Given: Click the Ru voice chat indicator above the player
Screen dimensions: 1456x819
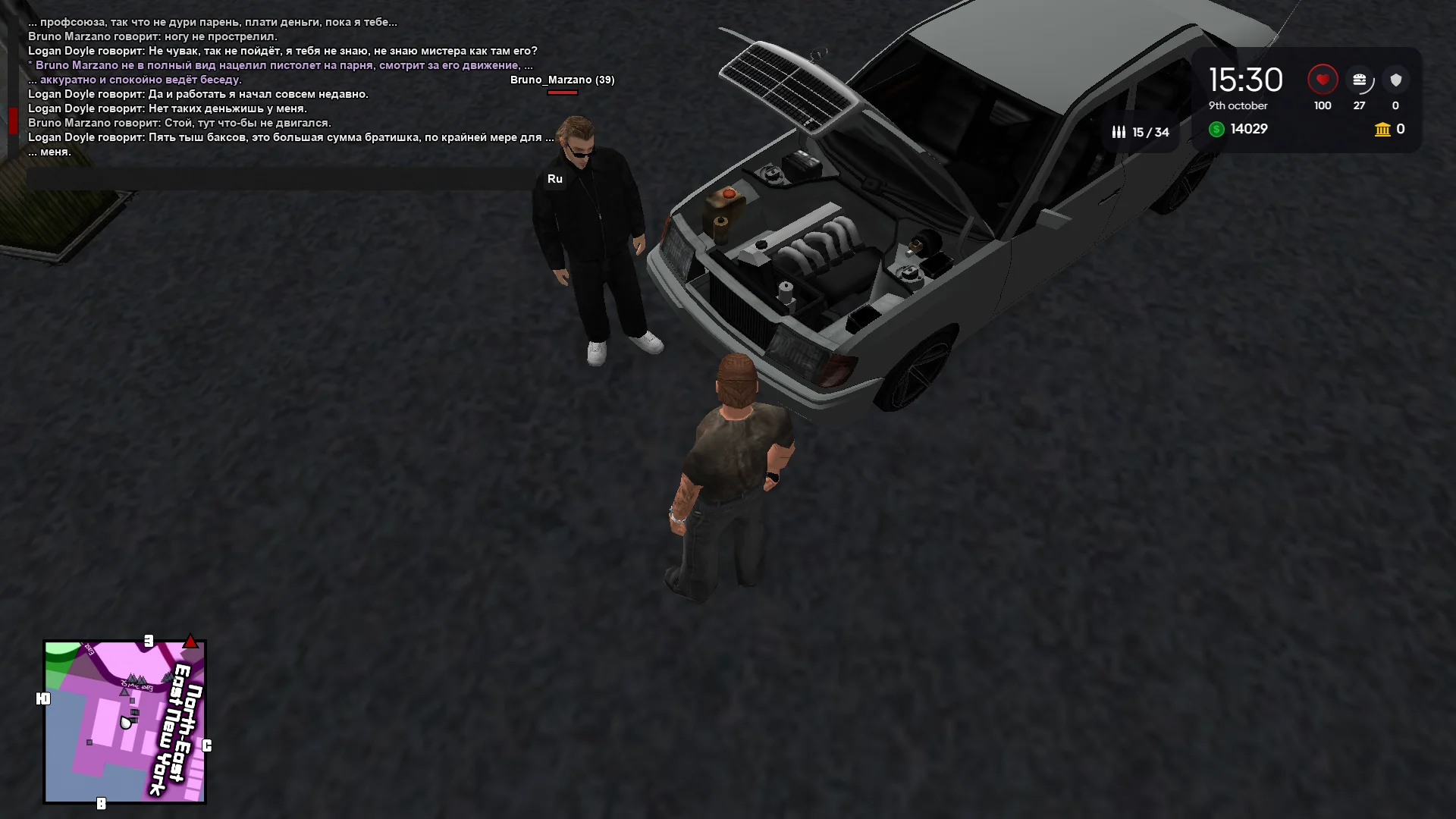Looking at the screenshot, I should tap(556, 179).
